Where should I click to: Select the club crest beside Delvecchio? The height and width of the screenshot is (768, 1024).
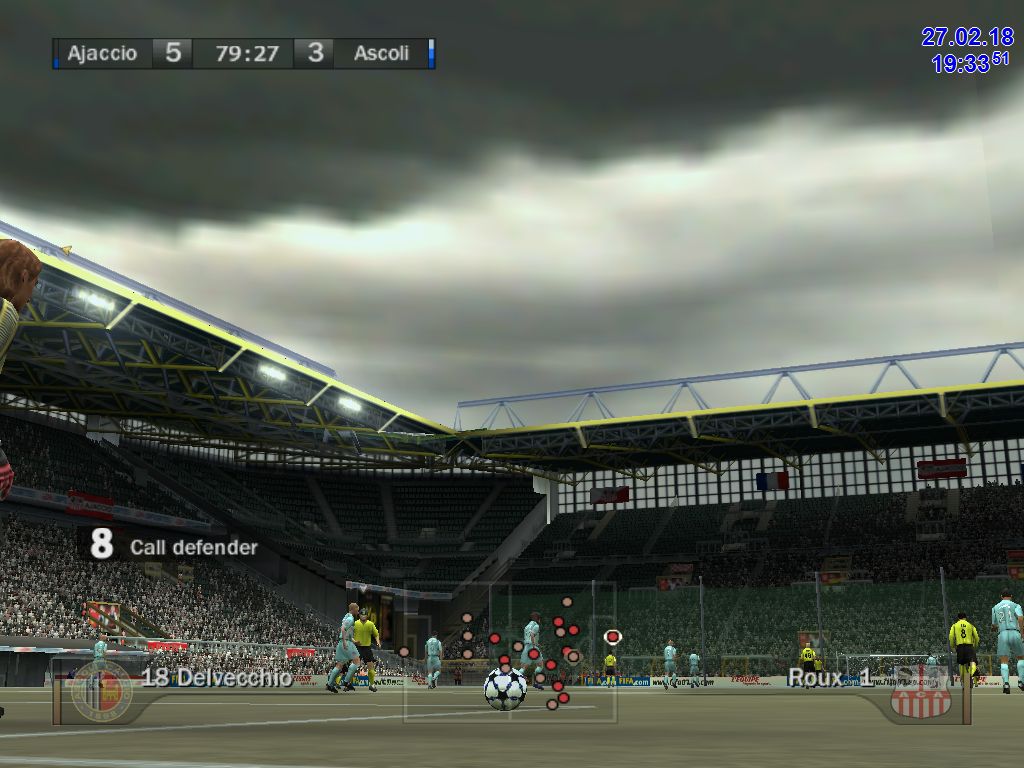[101, 690]
